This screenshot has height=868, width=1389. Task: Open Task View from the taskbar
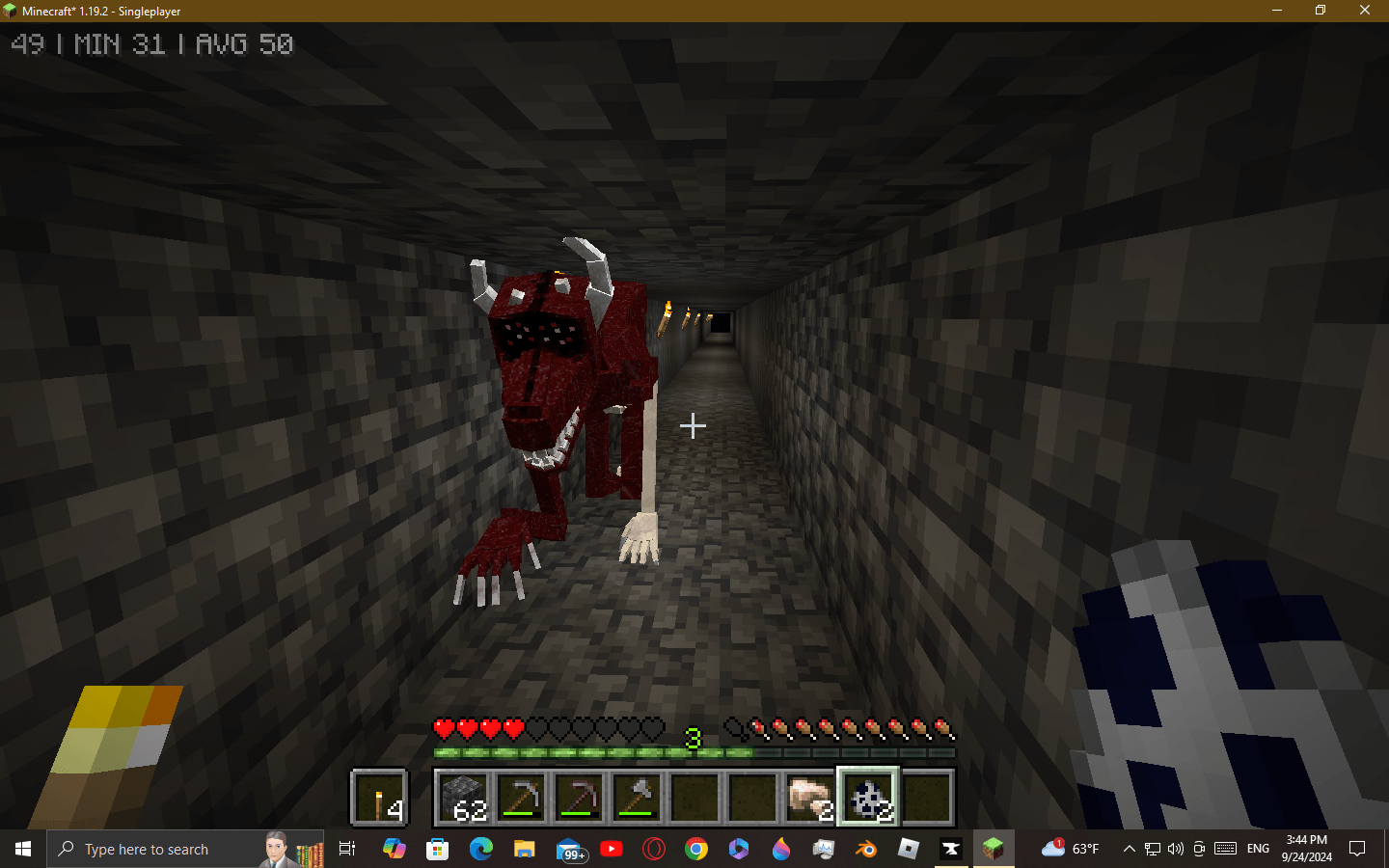(346, 849)
